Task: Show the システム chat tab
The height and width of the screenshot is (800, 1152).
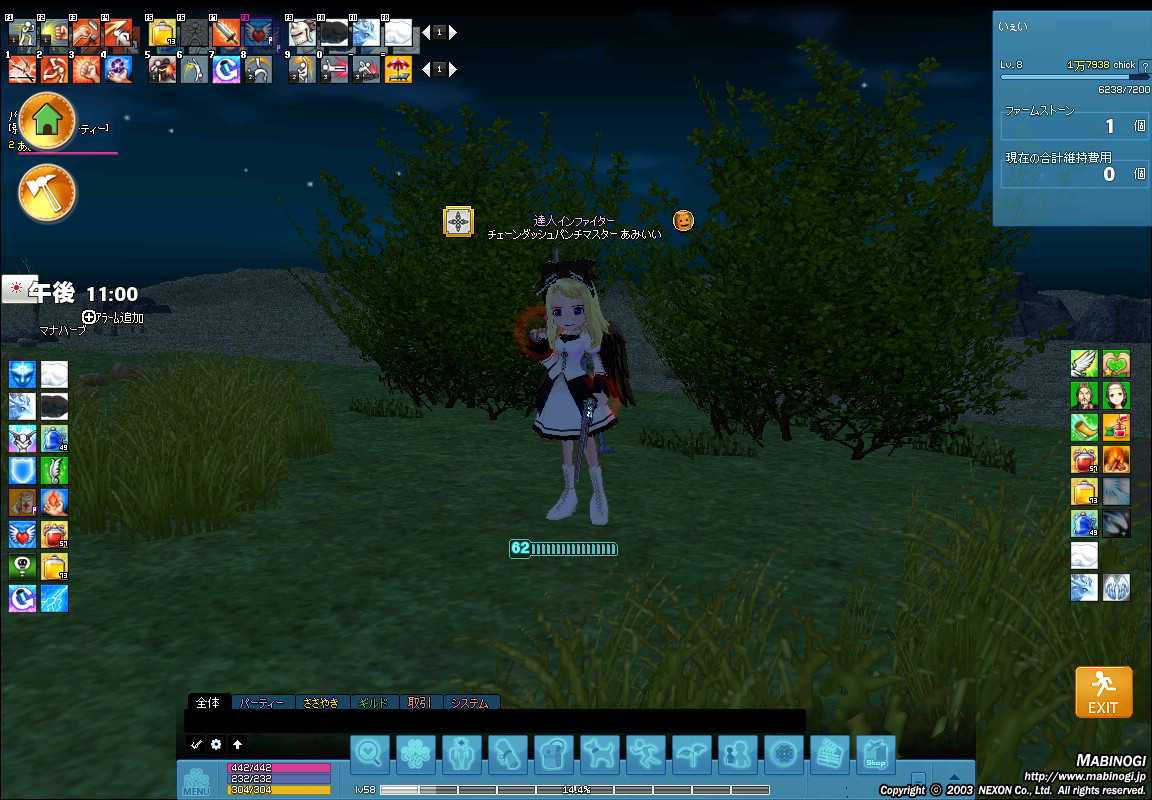Action: 470,703
